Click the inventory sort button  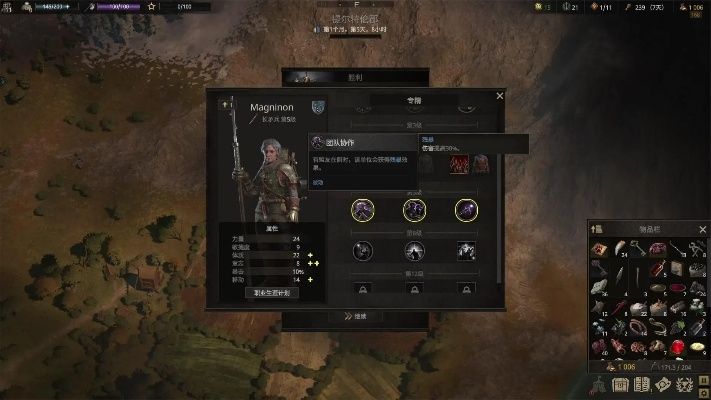tap(597, 229)
